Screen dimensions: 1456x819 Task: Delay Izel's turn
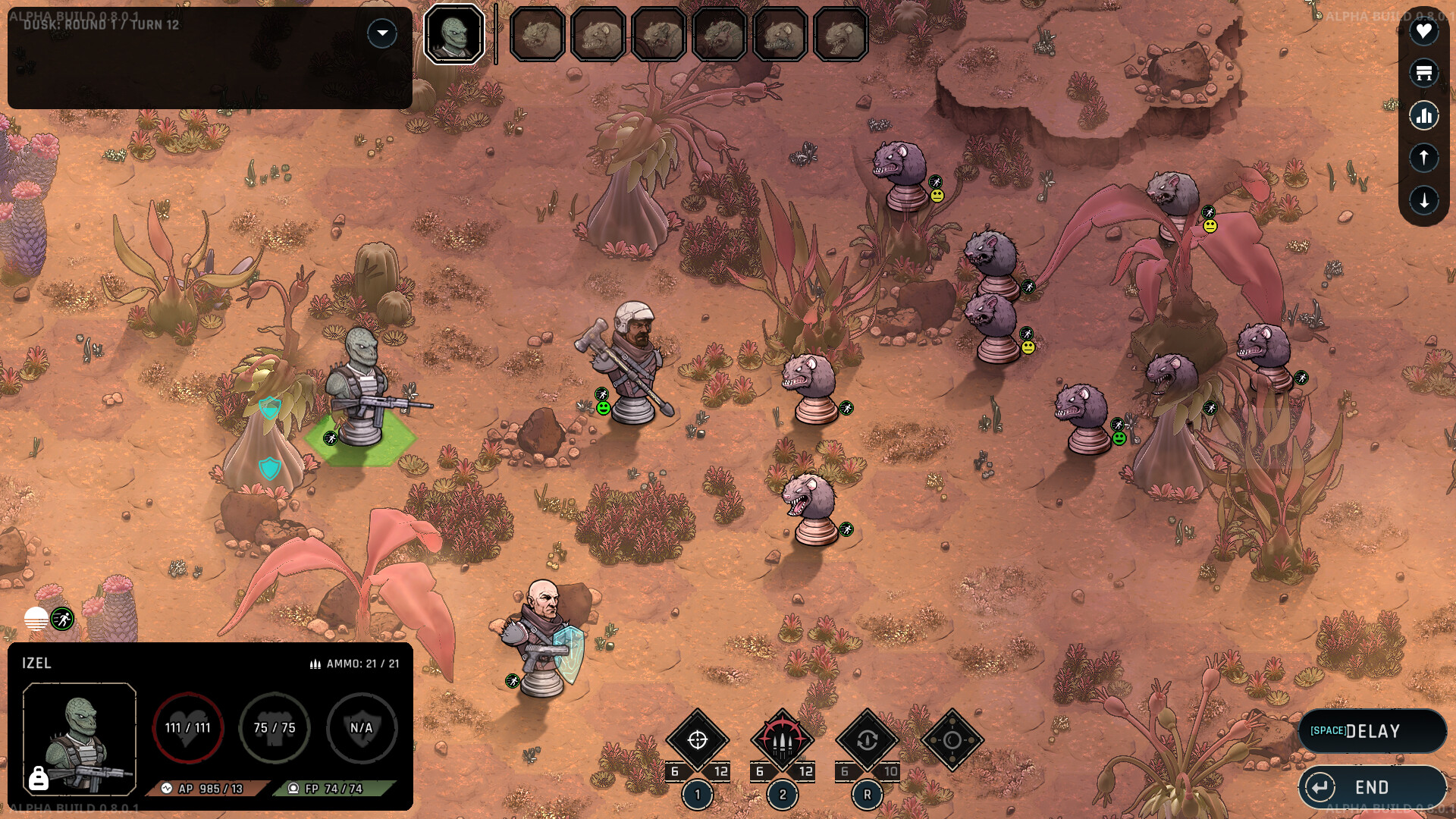(x=1372, y=731)
